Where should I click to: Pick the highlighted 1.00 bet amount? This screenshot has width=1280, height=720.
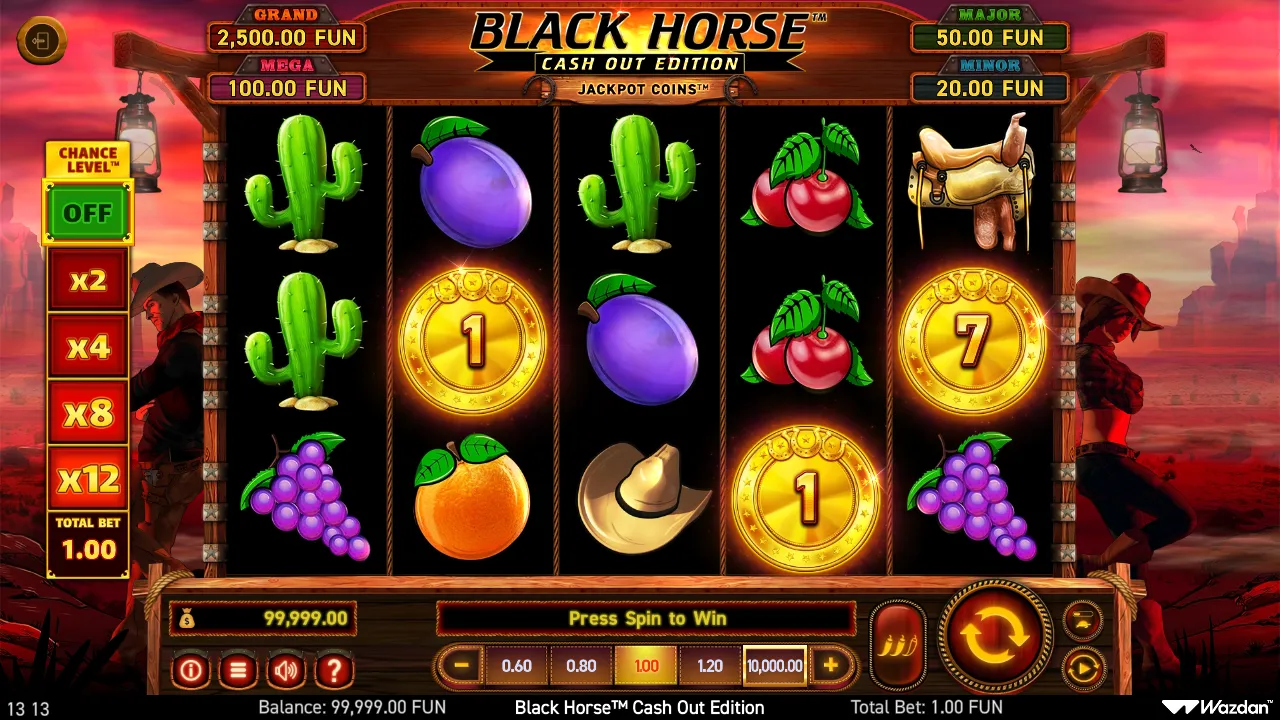pyautogui.click(x=645, y=664)
